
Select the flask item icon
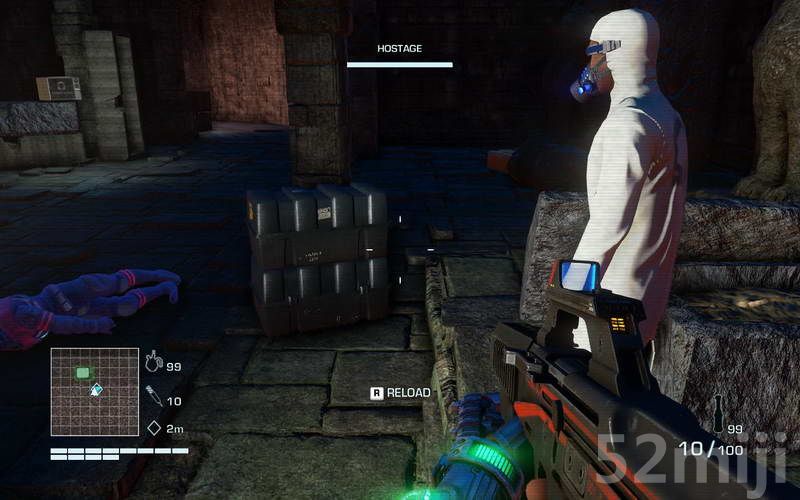(153, 363)
